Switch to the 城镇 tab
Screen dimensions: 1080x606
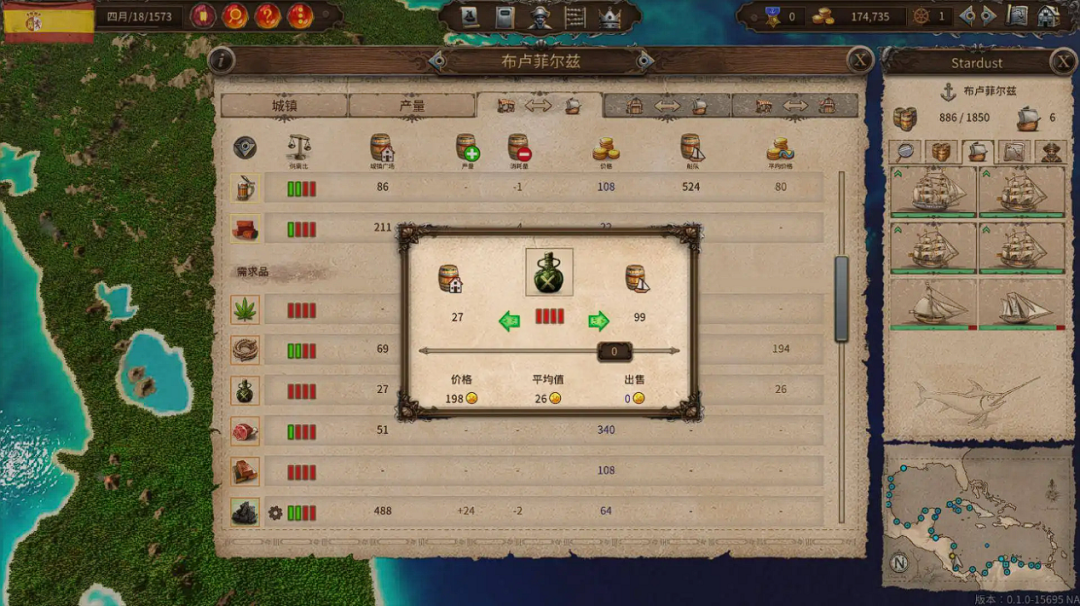(284, 105)
